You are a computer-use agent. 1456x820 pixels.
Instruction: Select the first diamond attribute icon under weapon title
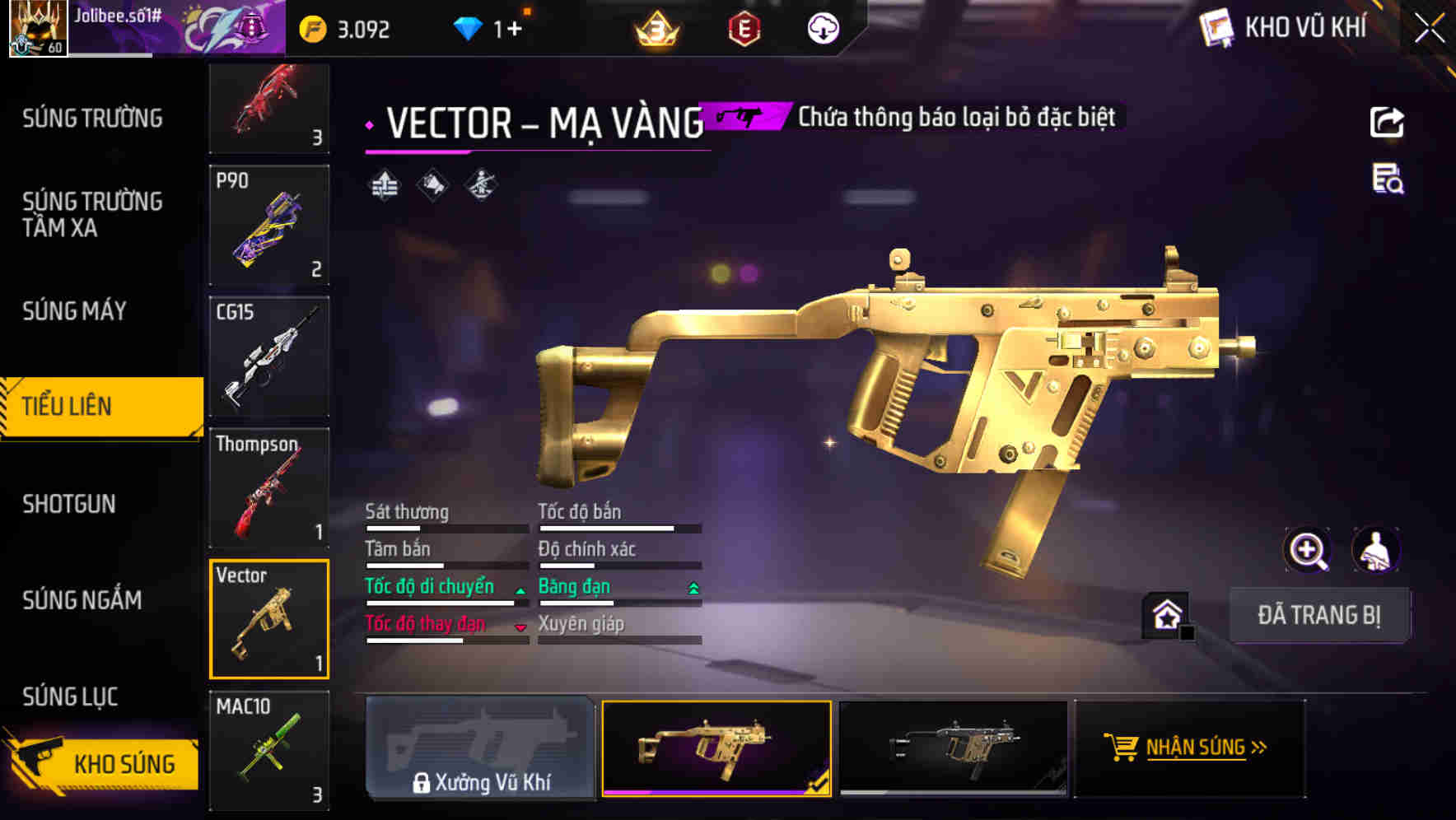point(385,184)
